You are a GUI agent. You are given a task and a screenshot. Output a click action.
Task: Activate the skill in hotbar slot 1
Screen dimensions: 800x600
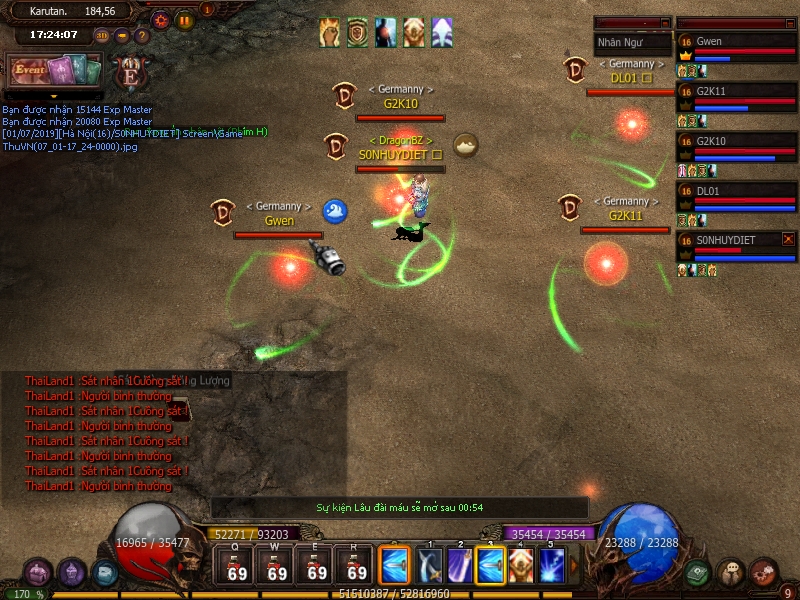(x=431, y=566)
